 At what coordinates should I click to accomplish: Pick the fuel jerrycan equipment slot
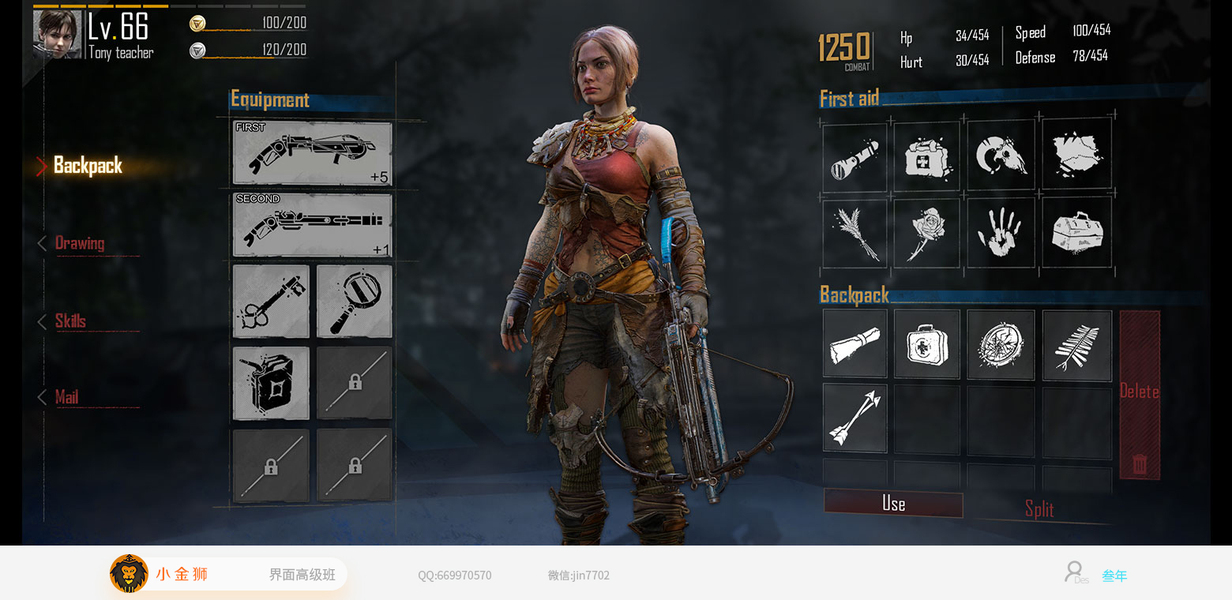click(x=271, y=383)
